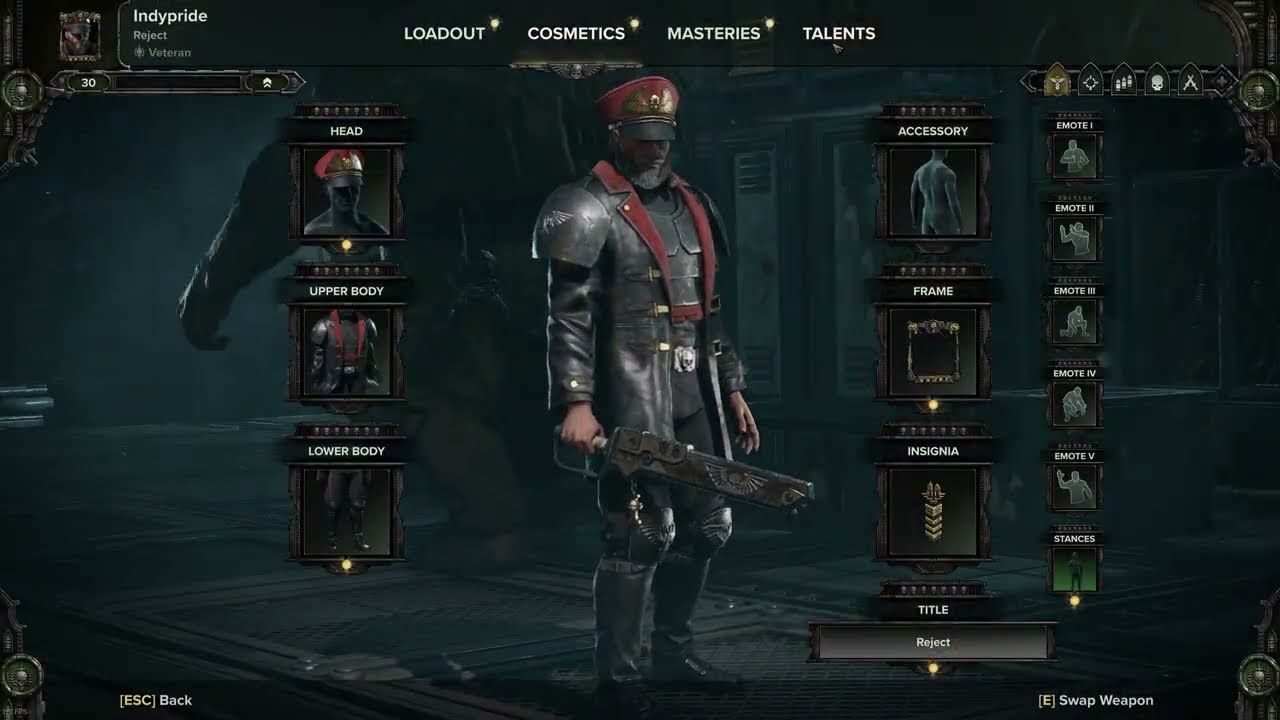Open the Emote V slot
Screen dimensions: 1280x720
click(x=1075, y=488)
